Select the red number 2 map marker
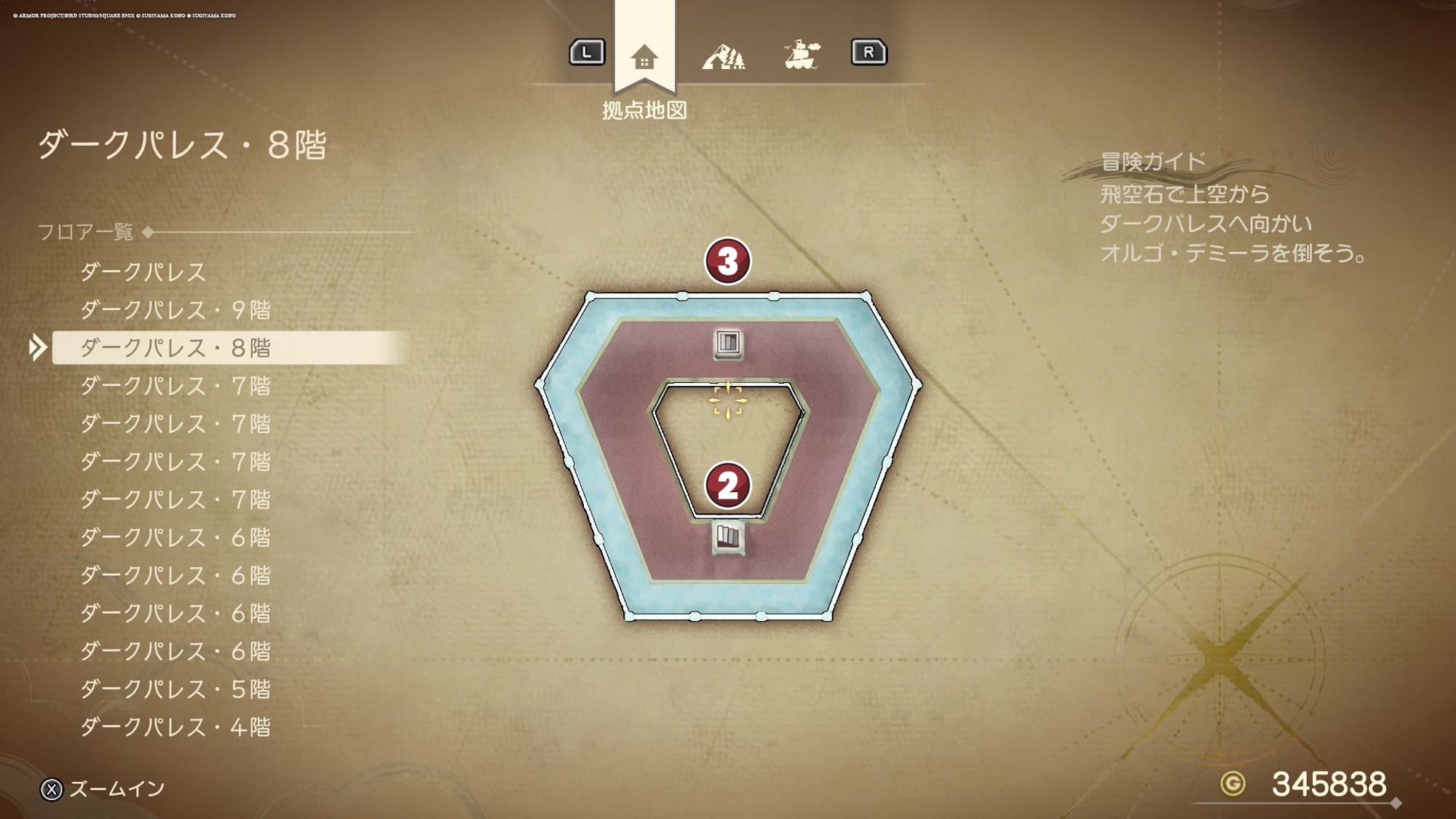Viewport: 1456px width, 819px height. tap(727, 486)
